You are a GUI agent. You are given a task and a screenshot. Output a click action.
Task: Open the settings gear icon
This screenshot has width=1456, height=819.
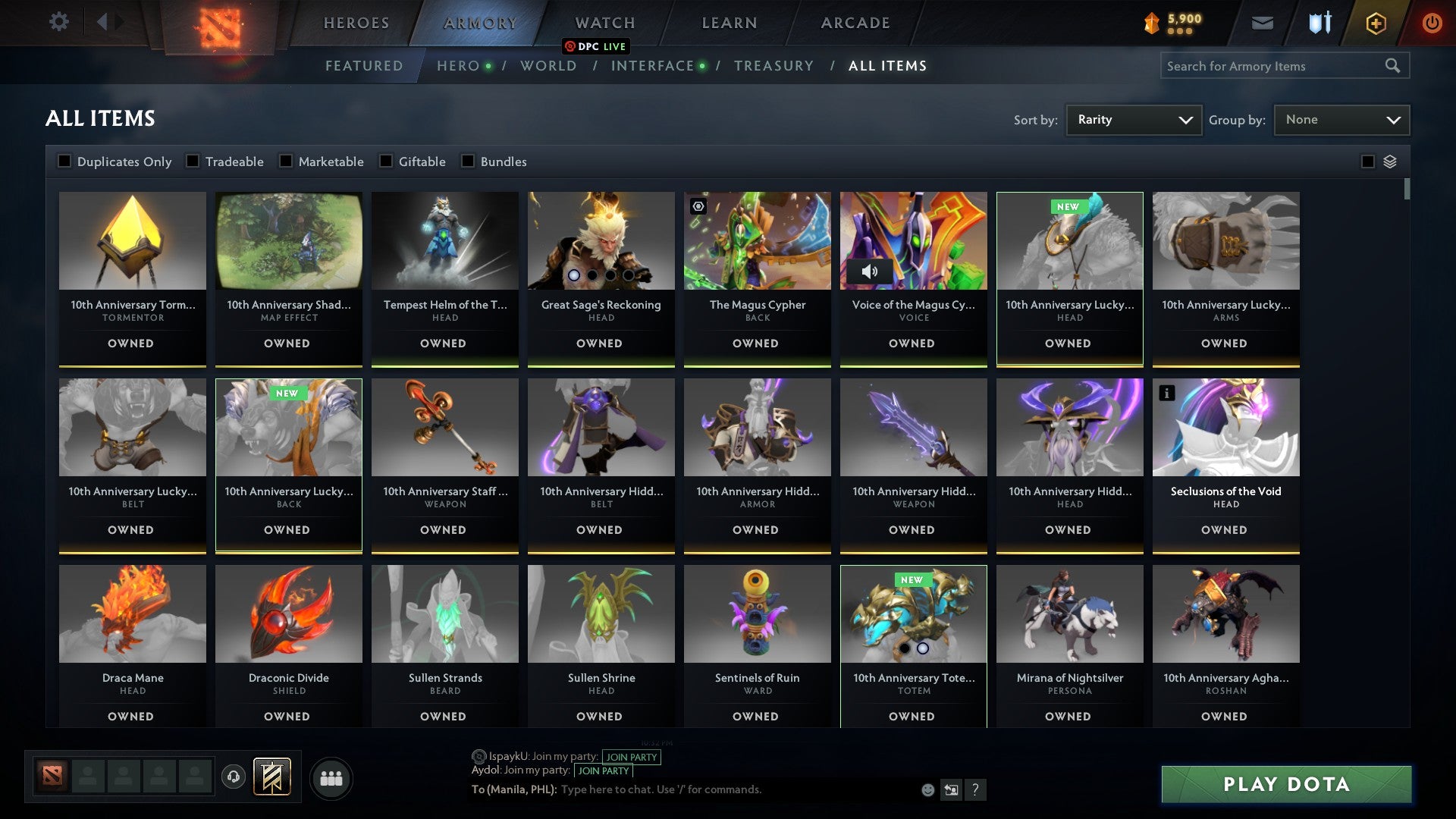(58, 22)
